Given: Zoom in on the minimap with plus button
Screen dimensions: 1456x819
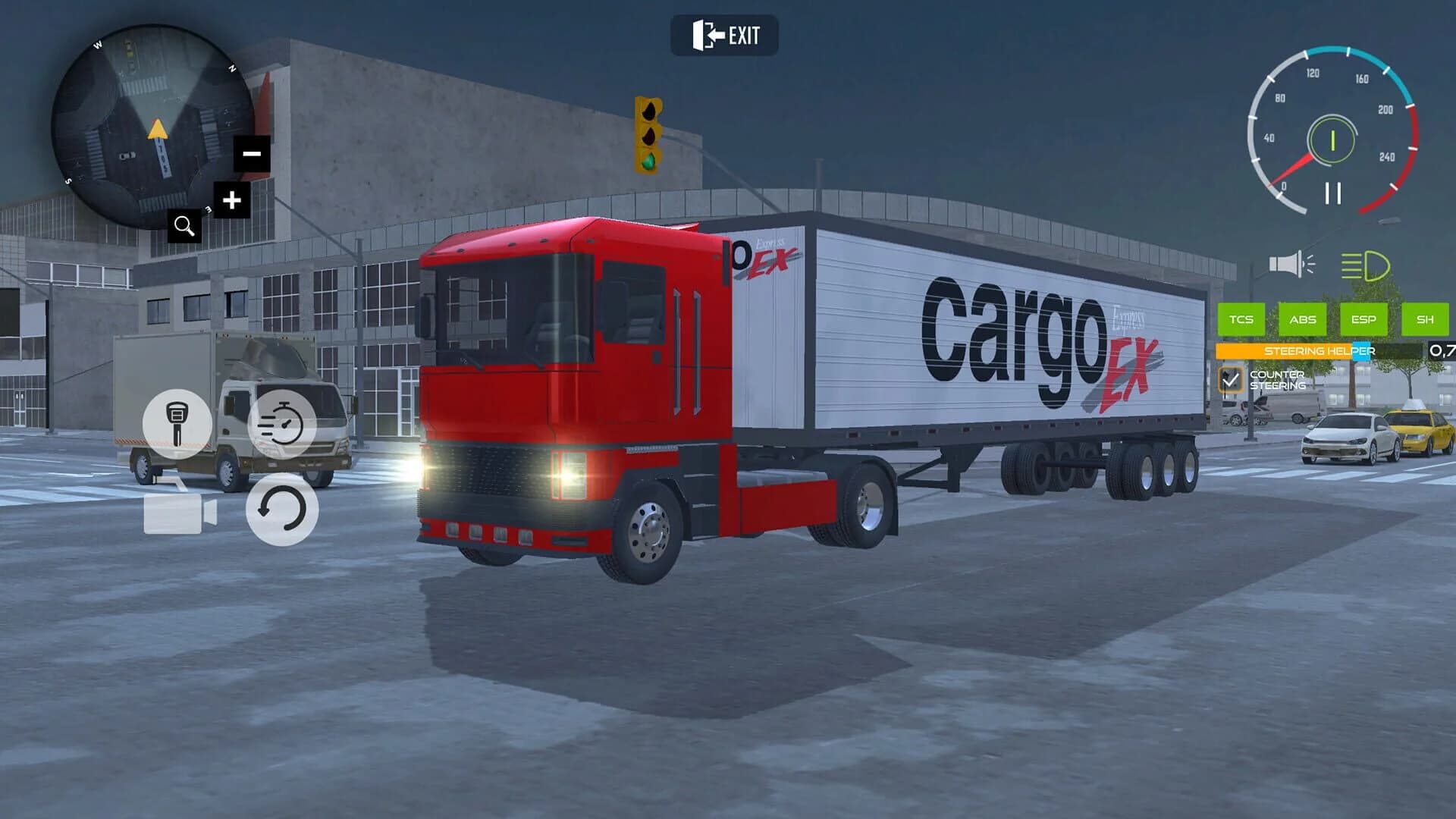Looking at the screenshot, I should (x=232, y=199).
